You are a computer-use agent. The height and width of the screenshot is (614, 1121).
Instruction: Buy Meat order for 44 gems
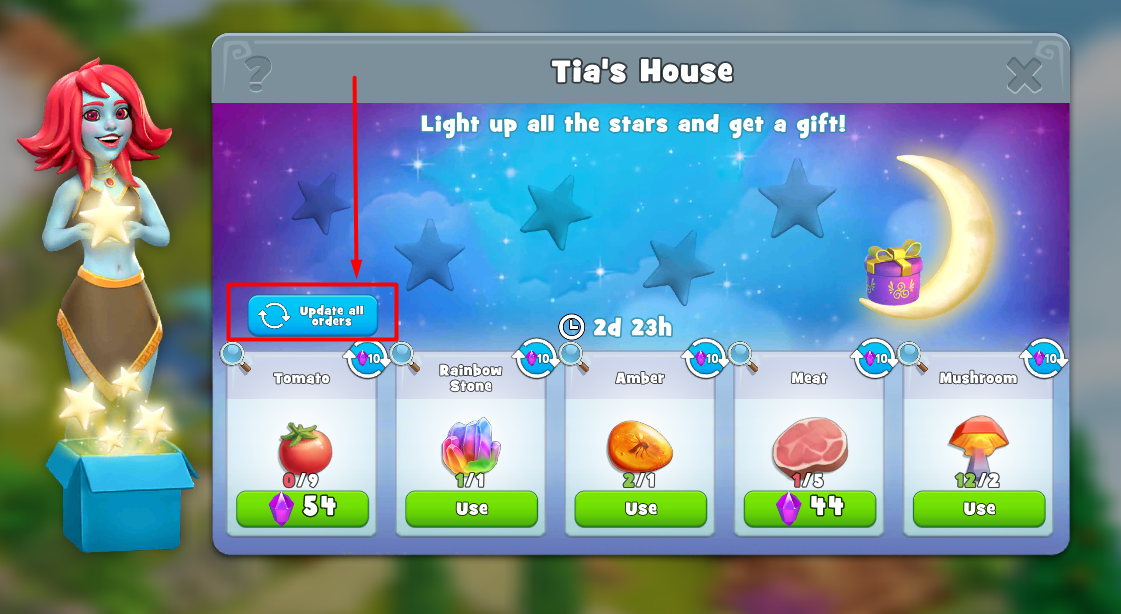pyautogui.click(x=809, y=508)
